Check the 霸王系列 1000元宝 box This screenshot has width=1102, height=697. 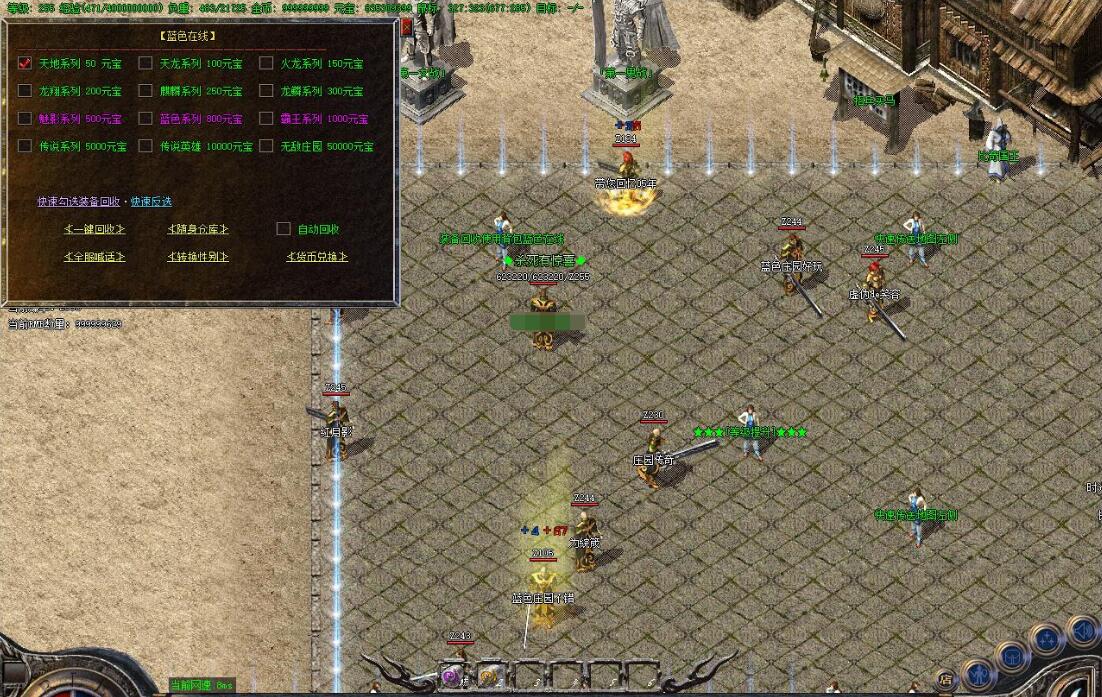266,118
